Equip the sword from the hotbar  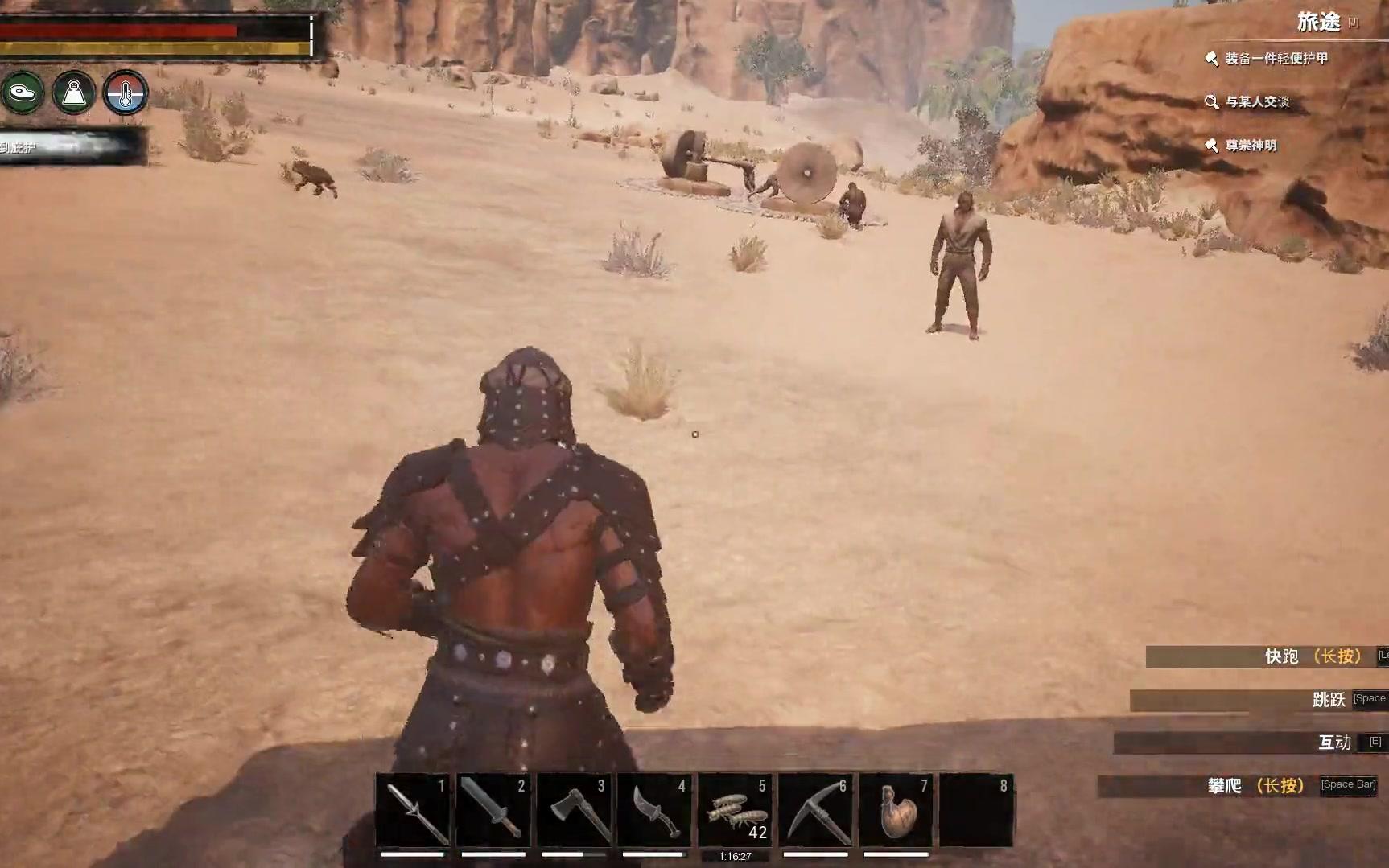pyautogui.click(x=493, y=810)
